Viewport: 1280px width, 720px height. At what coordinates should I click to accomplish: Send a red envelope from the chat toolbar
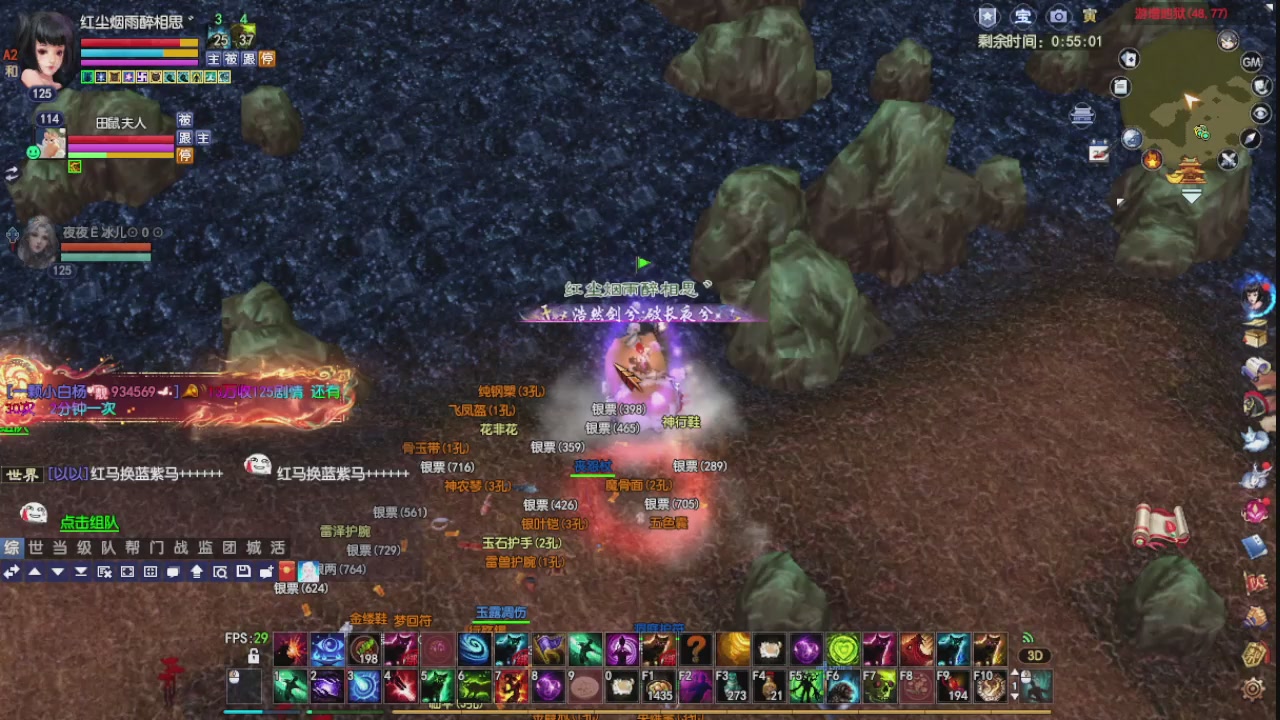point(288,570)
